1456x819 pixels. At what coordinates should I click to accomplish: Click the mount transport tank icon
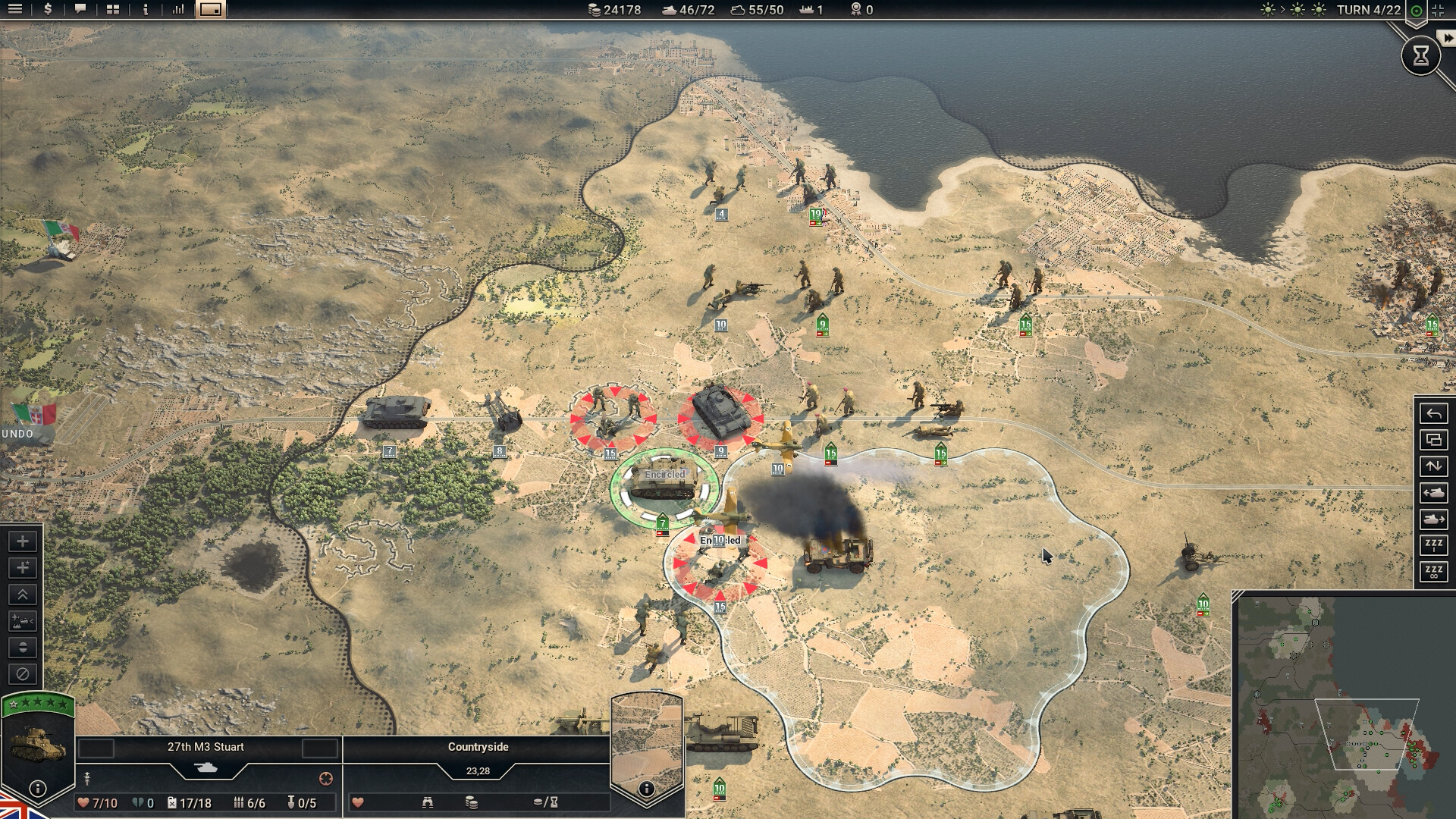pyautogui.click(x=1432, y=494)
